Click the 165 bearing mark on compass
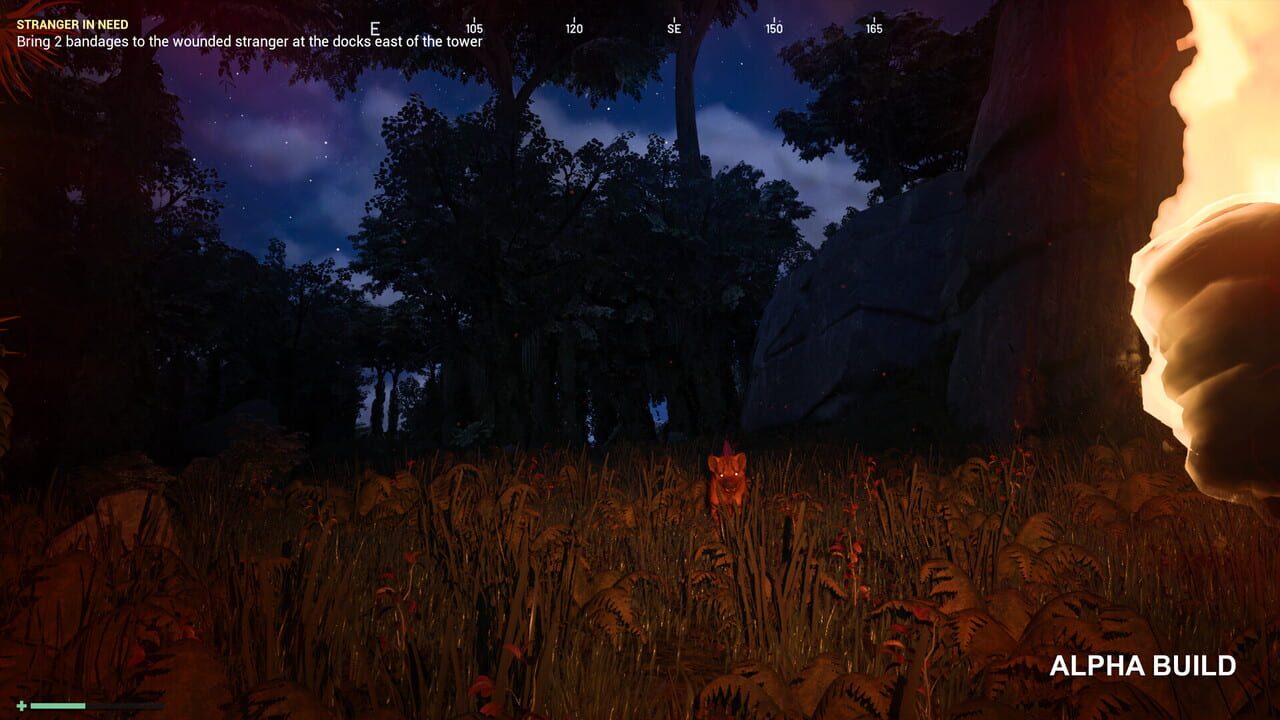 tap(877, 28)
